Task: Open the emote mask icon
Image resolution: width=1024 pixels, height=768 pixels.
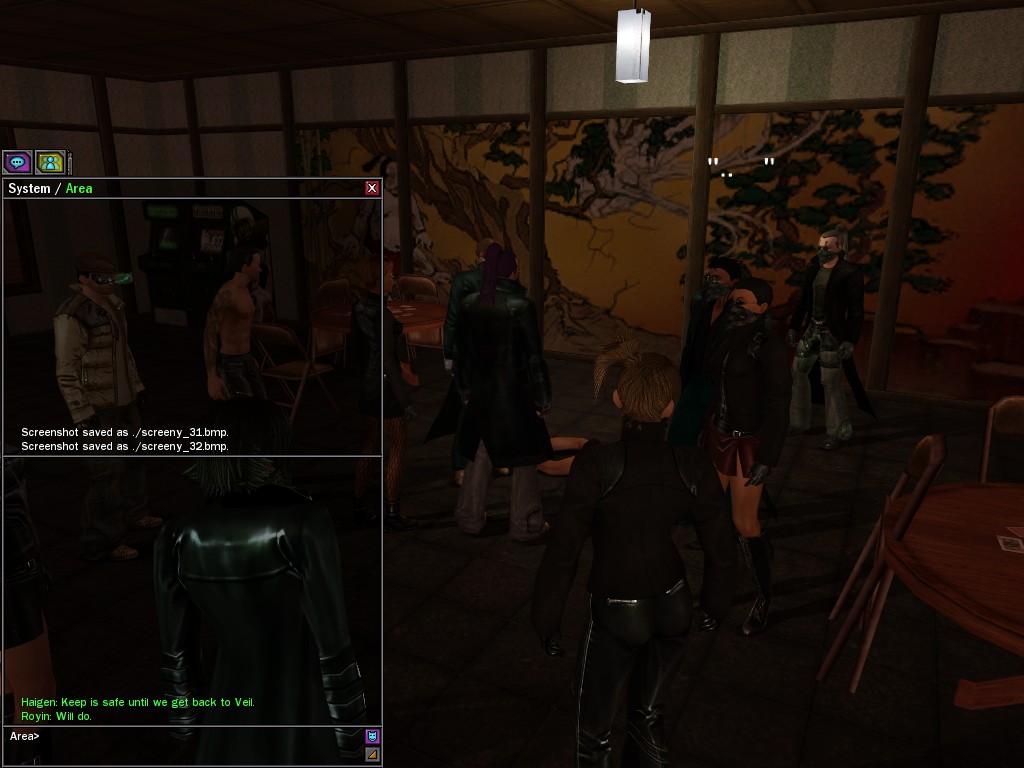Action: pos(372,737)
